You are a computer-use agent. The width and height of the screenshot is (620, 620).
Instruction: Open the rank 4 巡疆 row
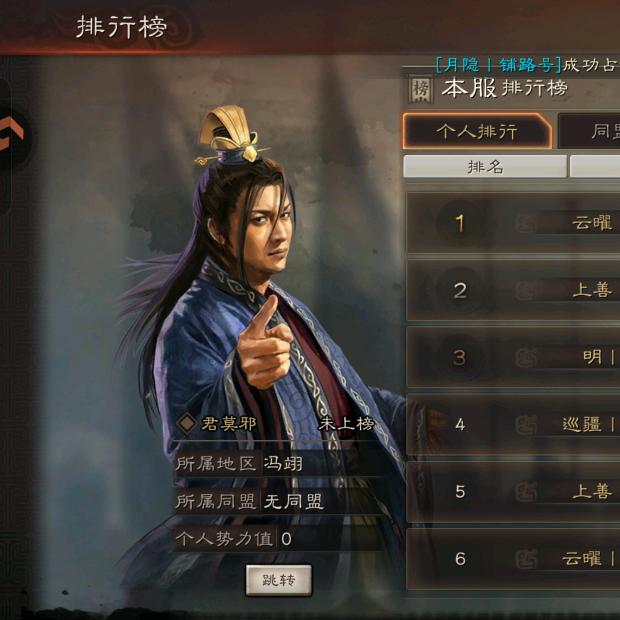(513, 424)
